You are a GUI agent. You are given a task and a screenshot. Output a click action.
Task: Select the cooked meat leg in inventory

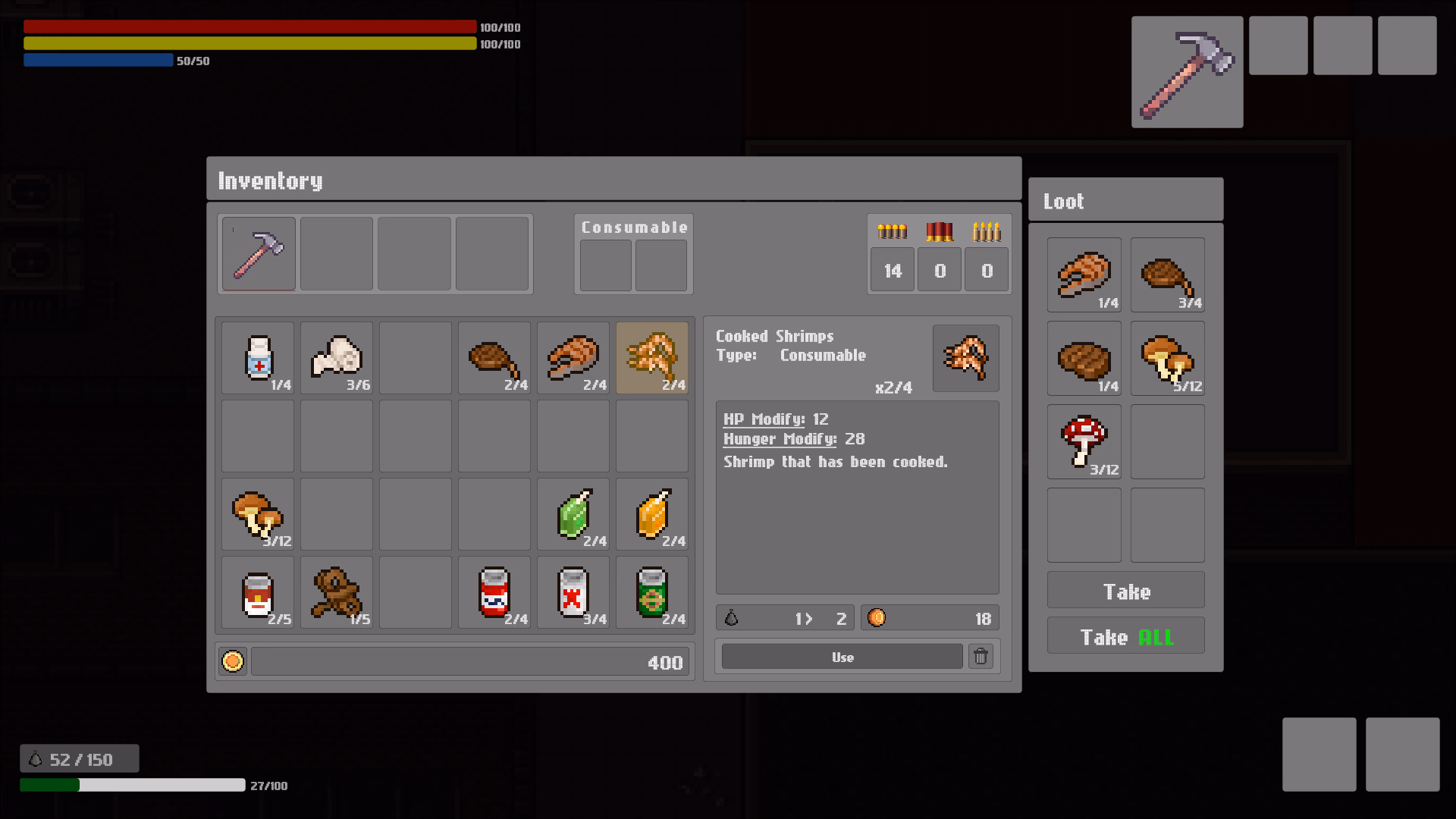pyautogui.click(x=494, y=358)
